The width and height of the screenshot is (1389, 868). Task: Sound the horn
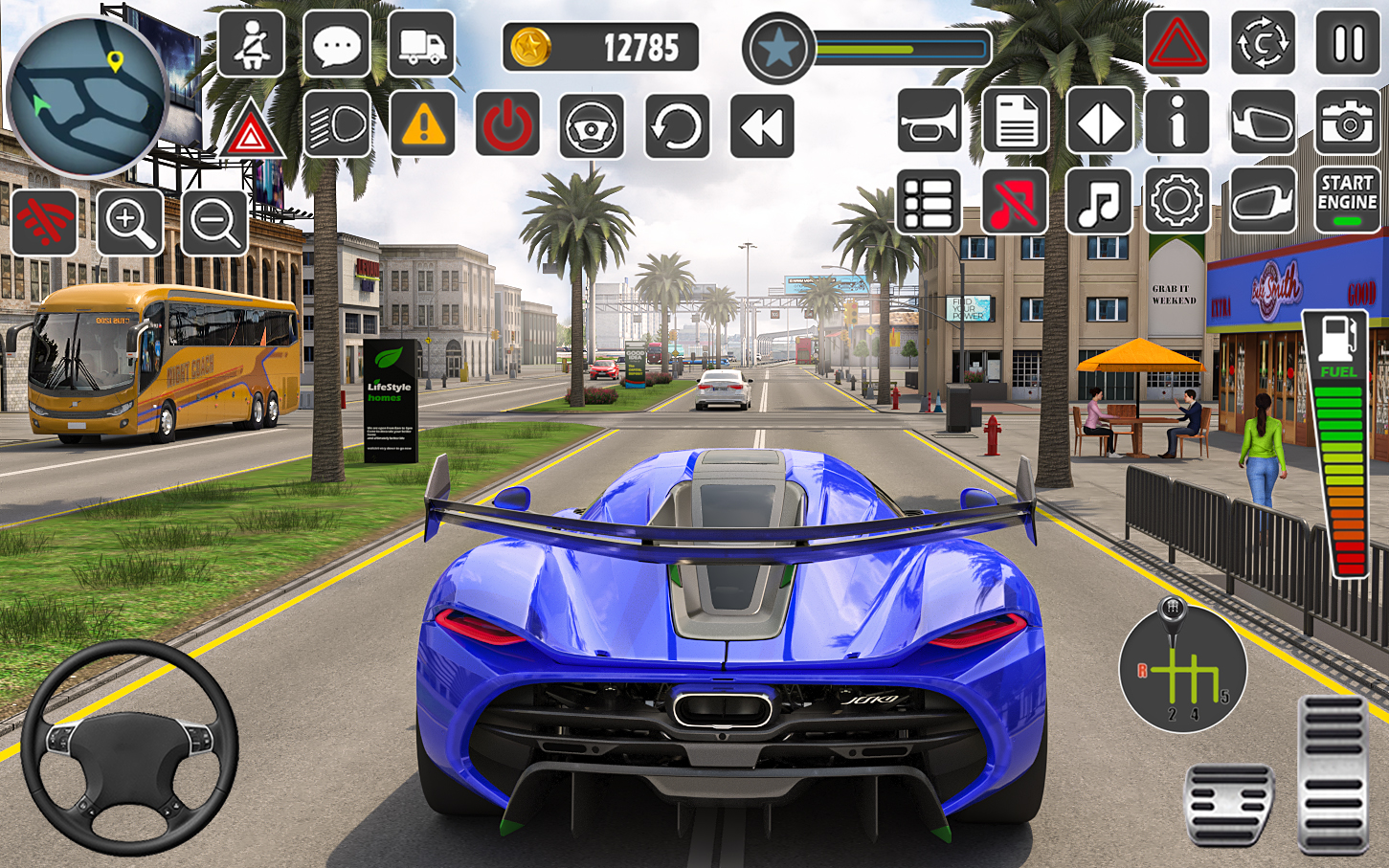930,122
